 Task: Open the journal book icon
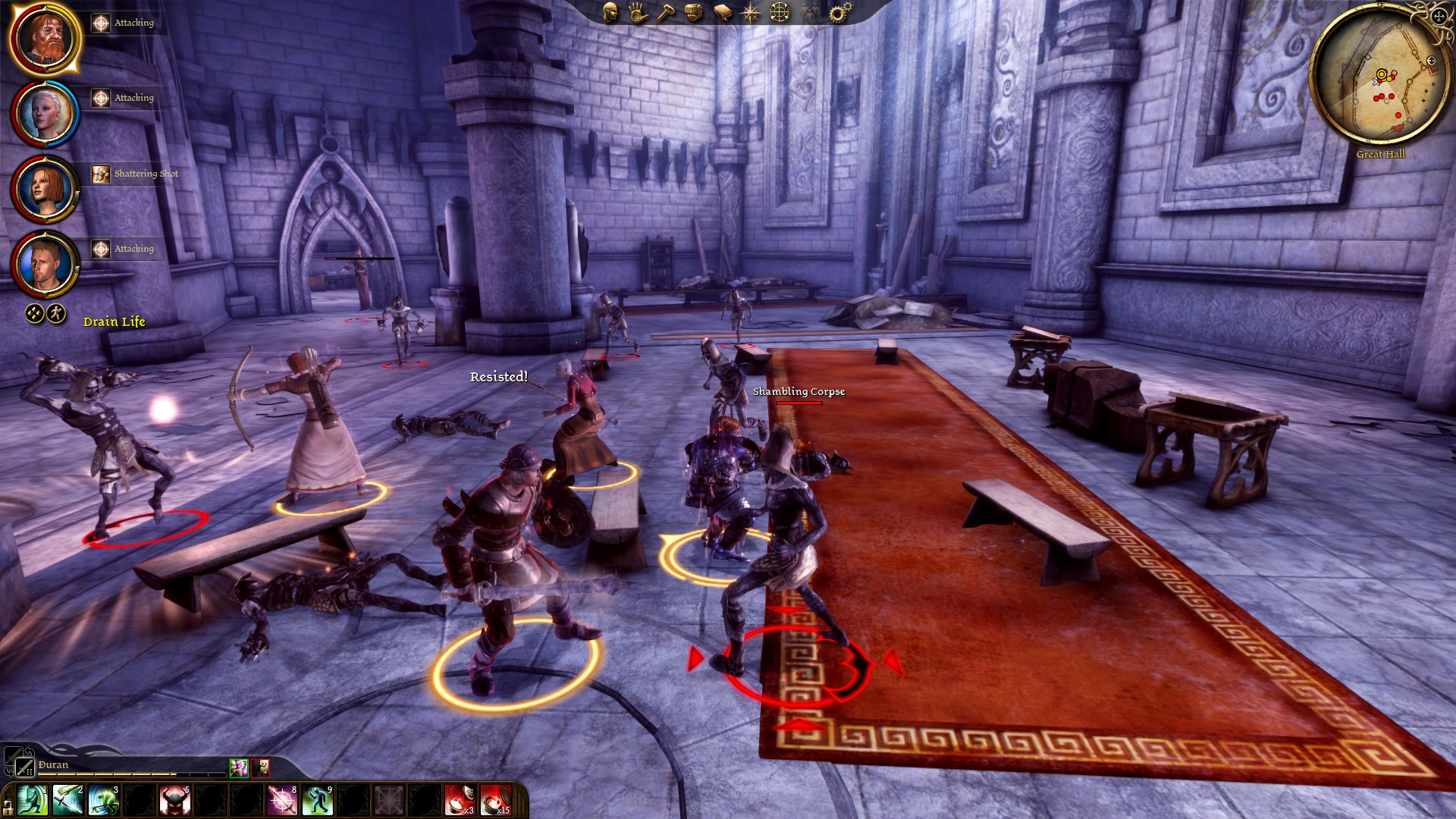[x=722, y=12]
